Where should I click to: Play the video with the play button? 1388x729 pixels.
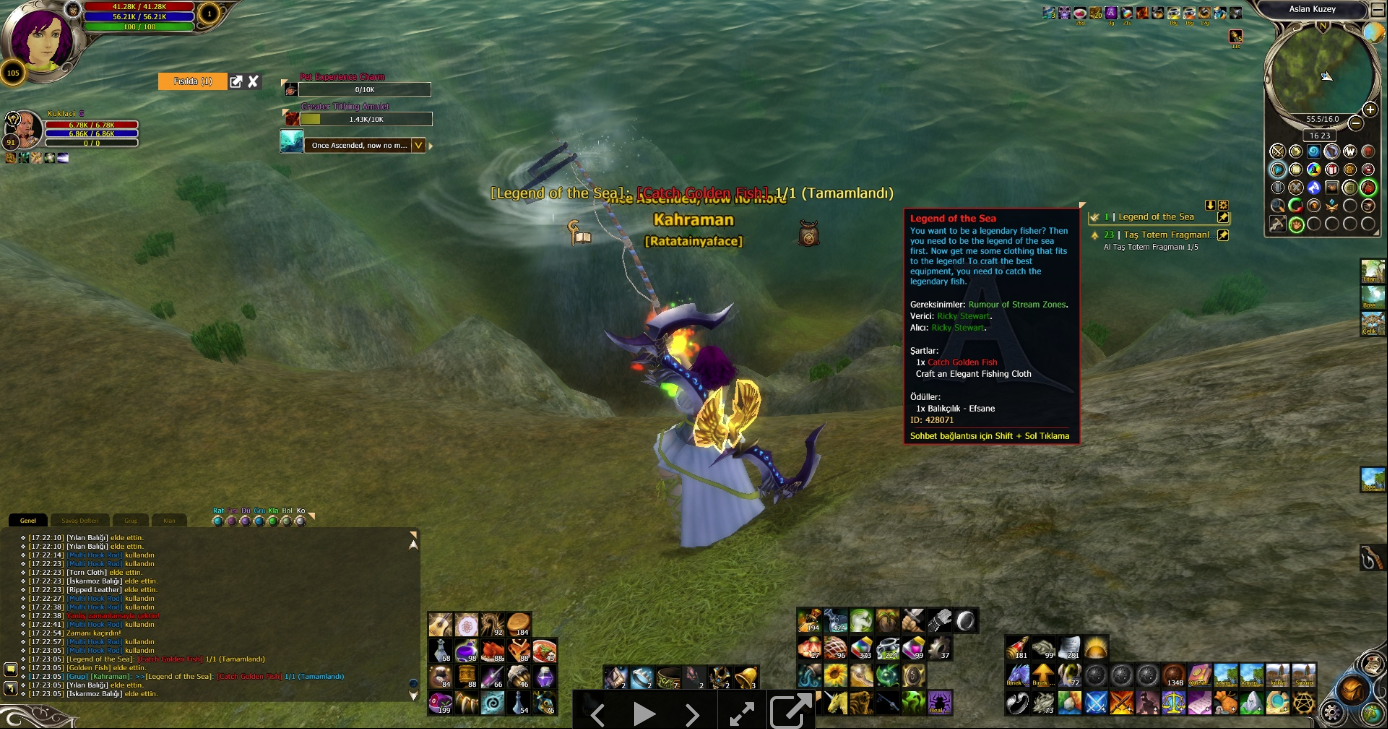tap(644, 713)
